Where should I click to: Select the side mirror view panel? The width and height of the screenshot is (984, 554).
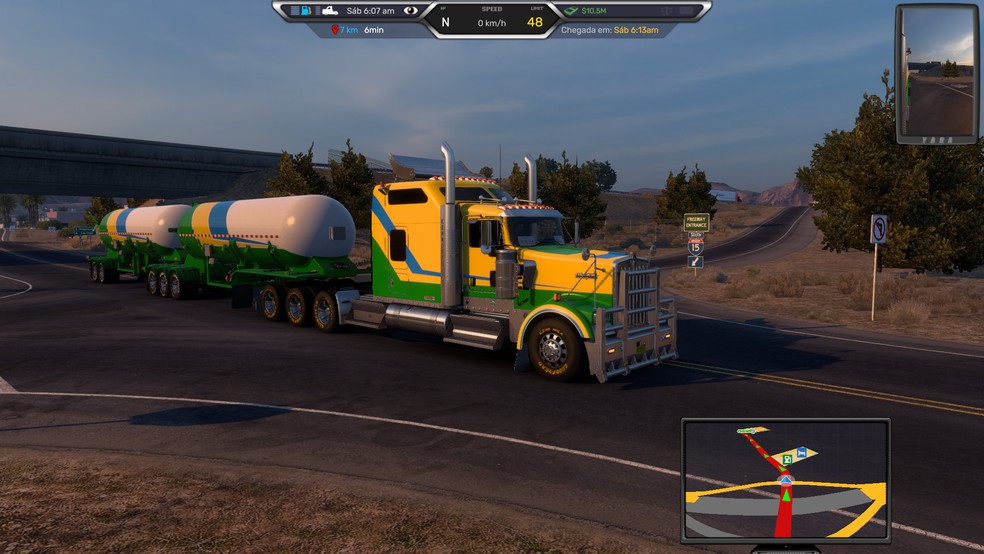pos(936,74)
